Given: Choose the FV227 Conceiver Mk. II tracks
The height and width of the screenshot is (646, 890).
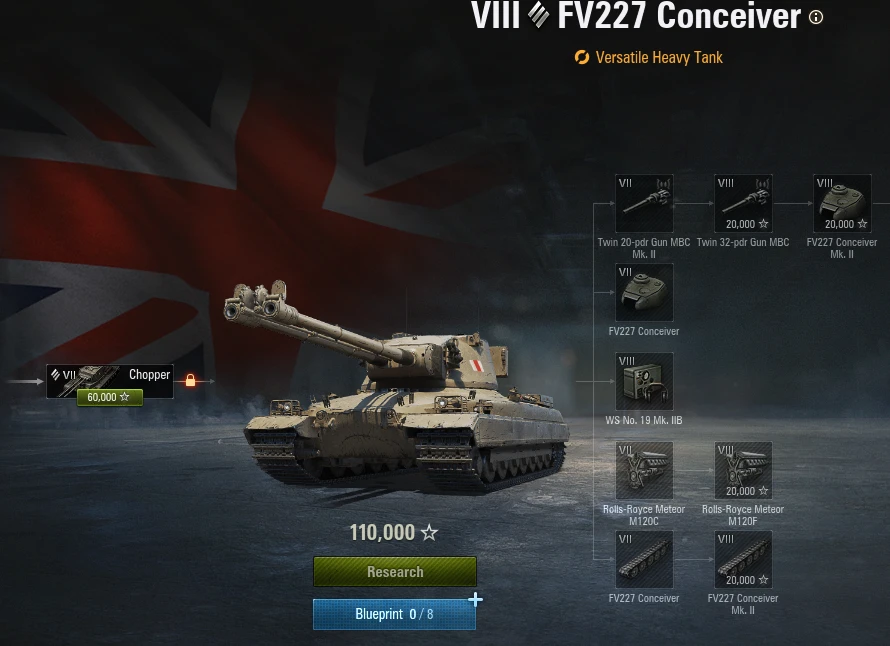Looking at the screenshot, I should tap(743, 560).
